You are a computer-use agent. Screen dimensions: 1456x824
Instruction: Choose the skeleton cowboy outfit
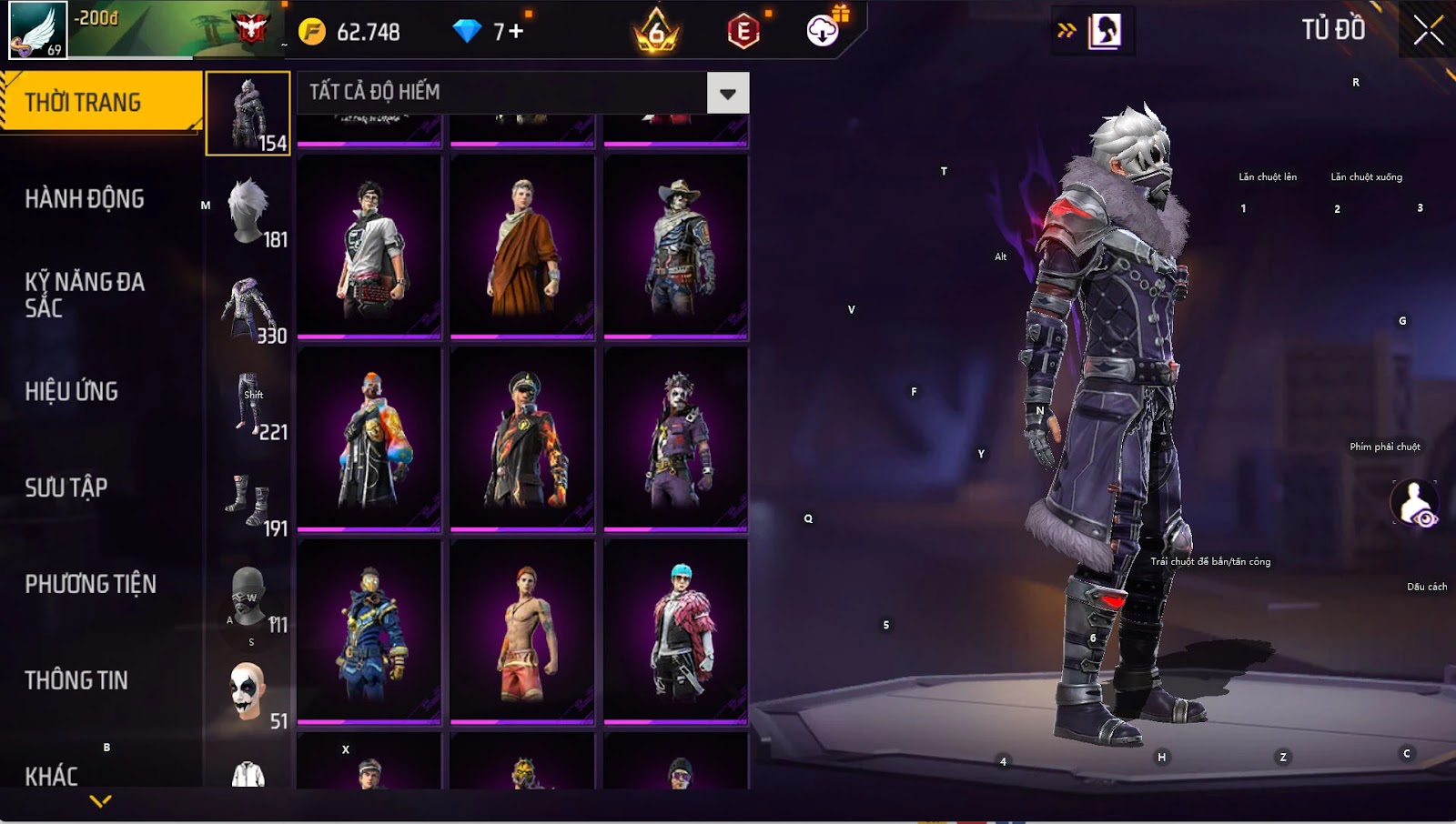click(676, 247)
